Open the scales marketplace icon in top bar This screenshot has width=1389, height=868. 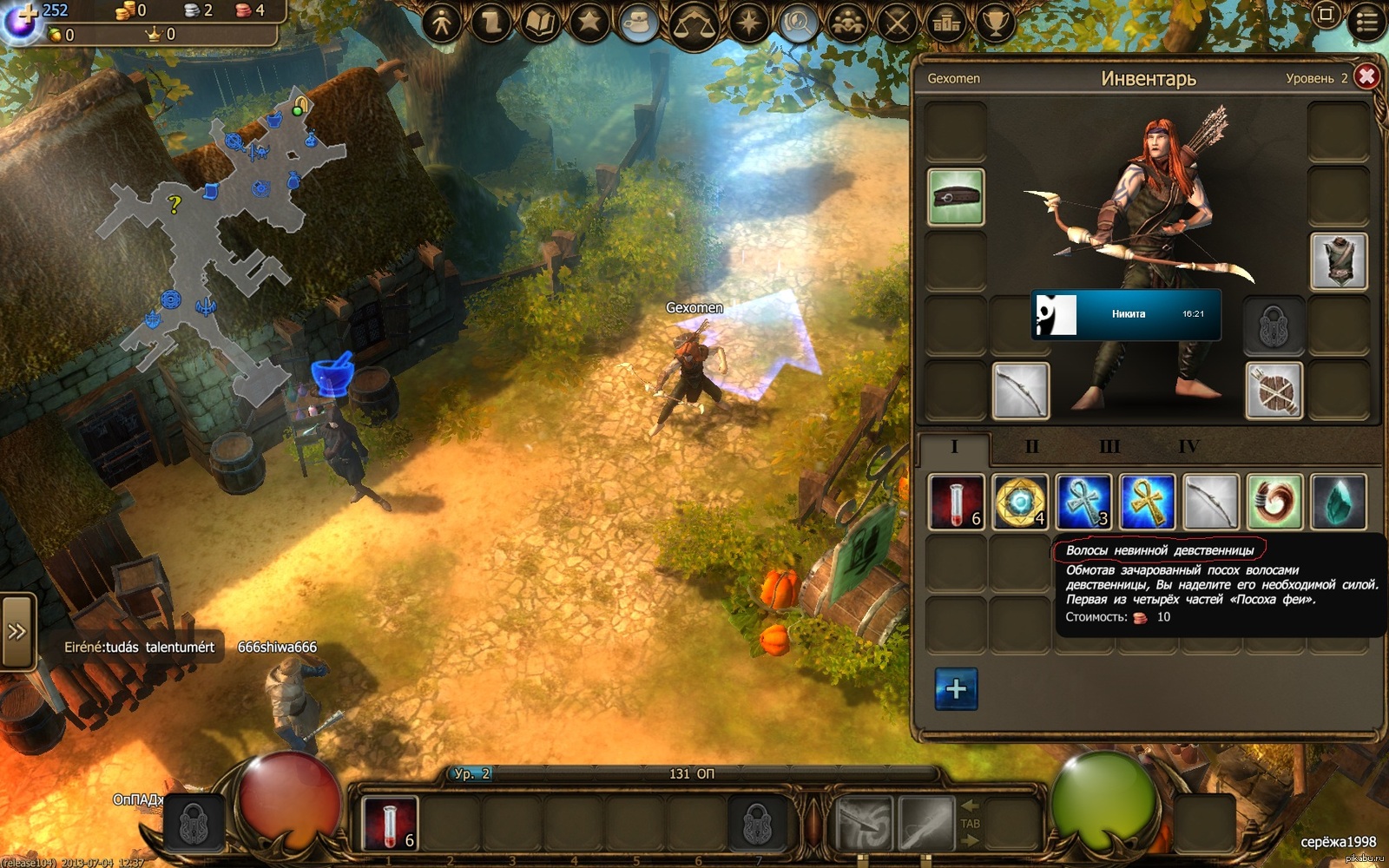[694, 23]
